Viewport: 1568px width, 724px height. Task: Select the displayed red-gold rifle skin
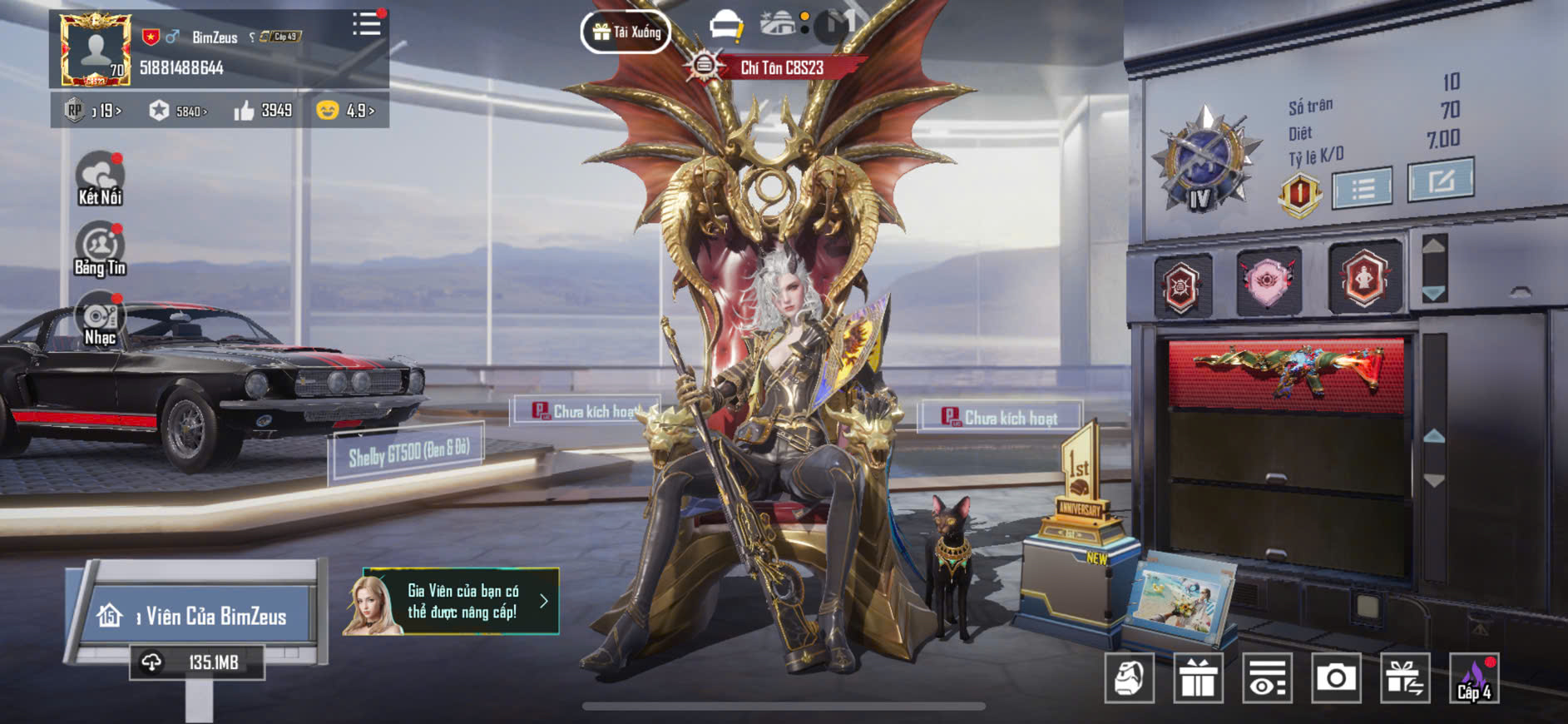click(1287, 373)
